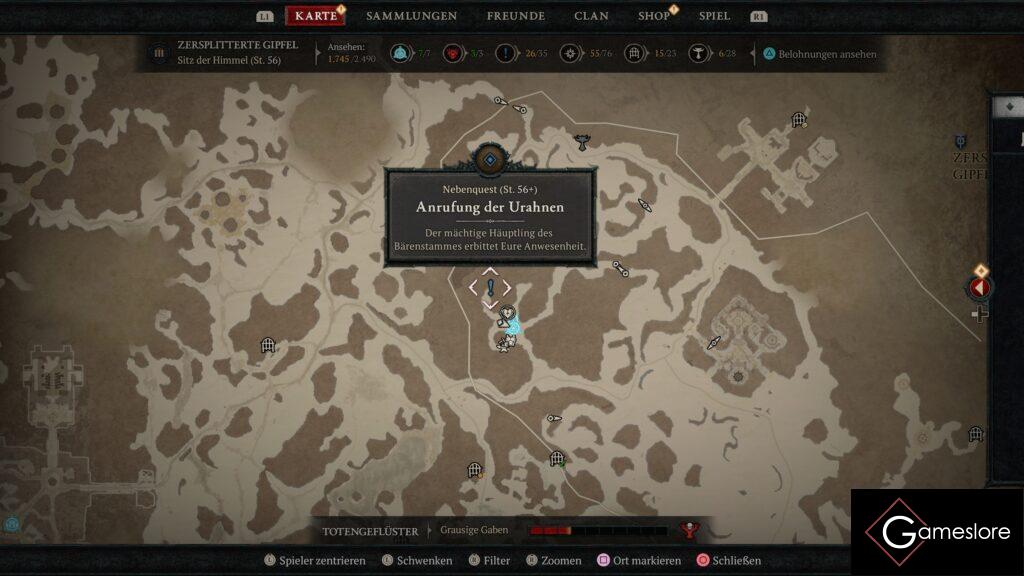Switch to the Spiel tab
The image size is (1024, 576).
click(x=714, y=16)
